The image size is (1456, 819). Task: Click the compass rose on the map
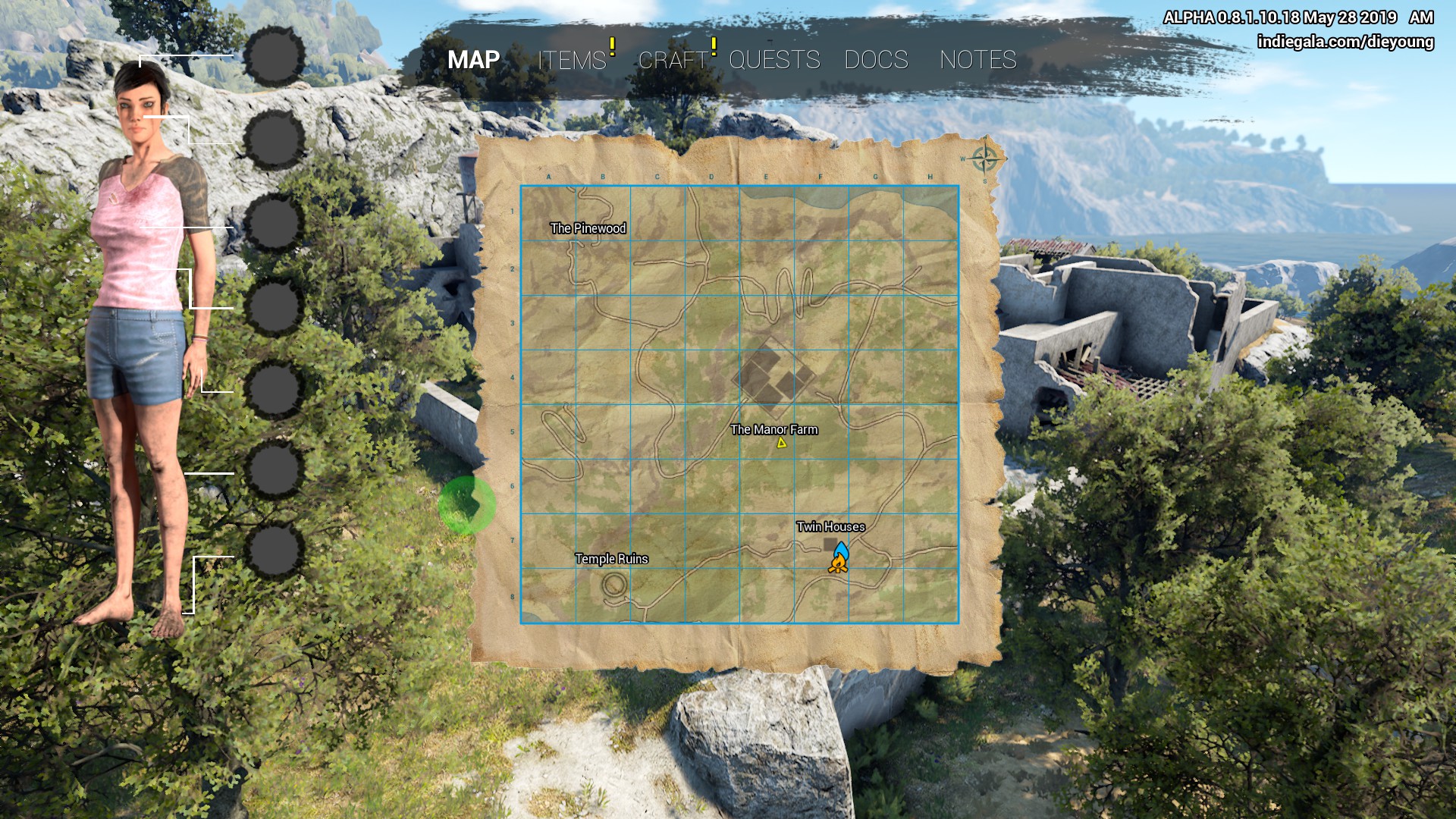click(x=984, y=159)
